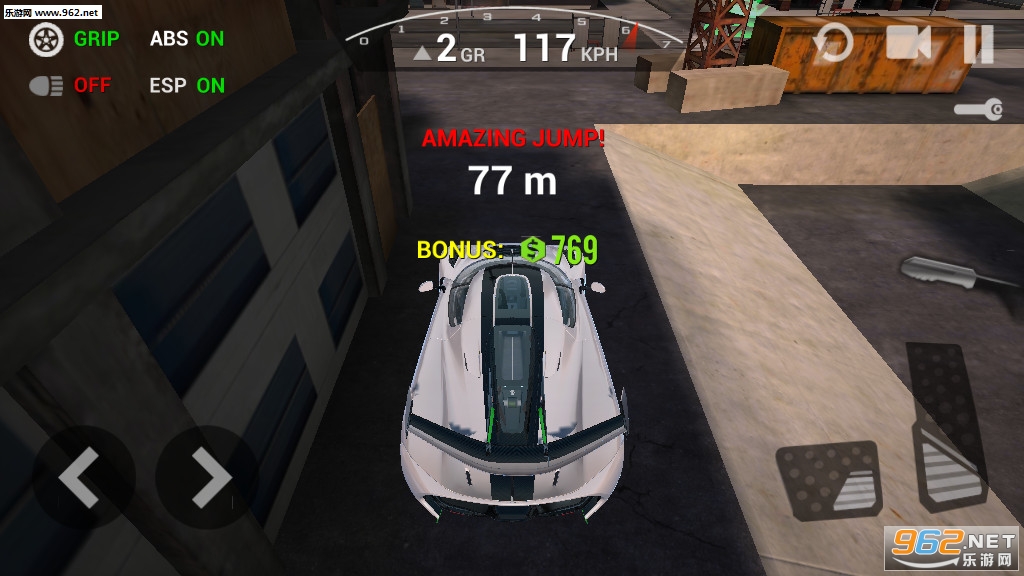Steer right with the arrow button

pos(208,477)
